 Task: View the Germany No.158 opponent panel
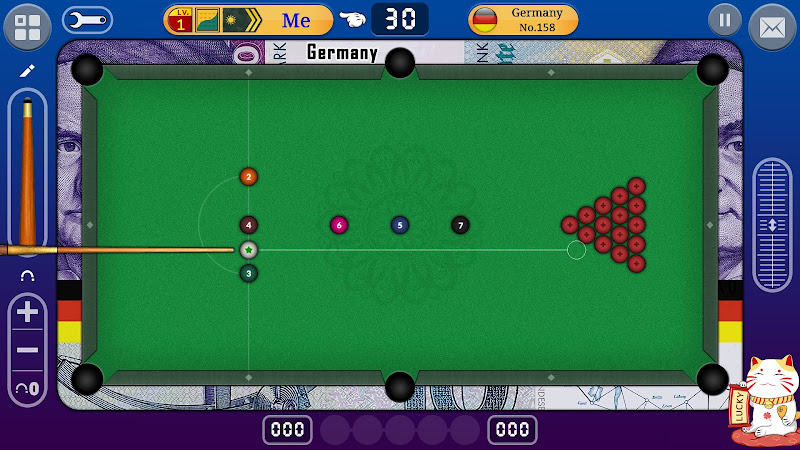pyautogui.click(x=523, y=20)
